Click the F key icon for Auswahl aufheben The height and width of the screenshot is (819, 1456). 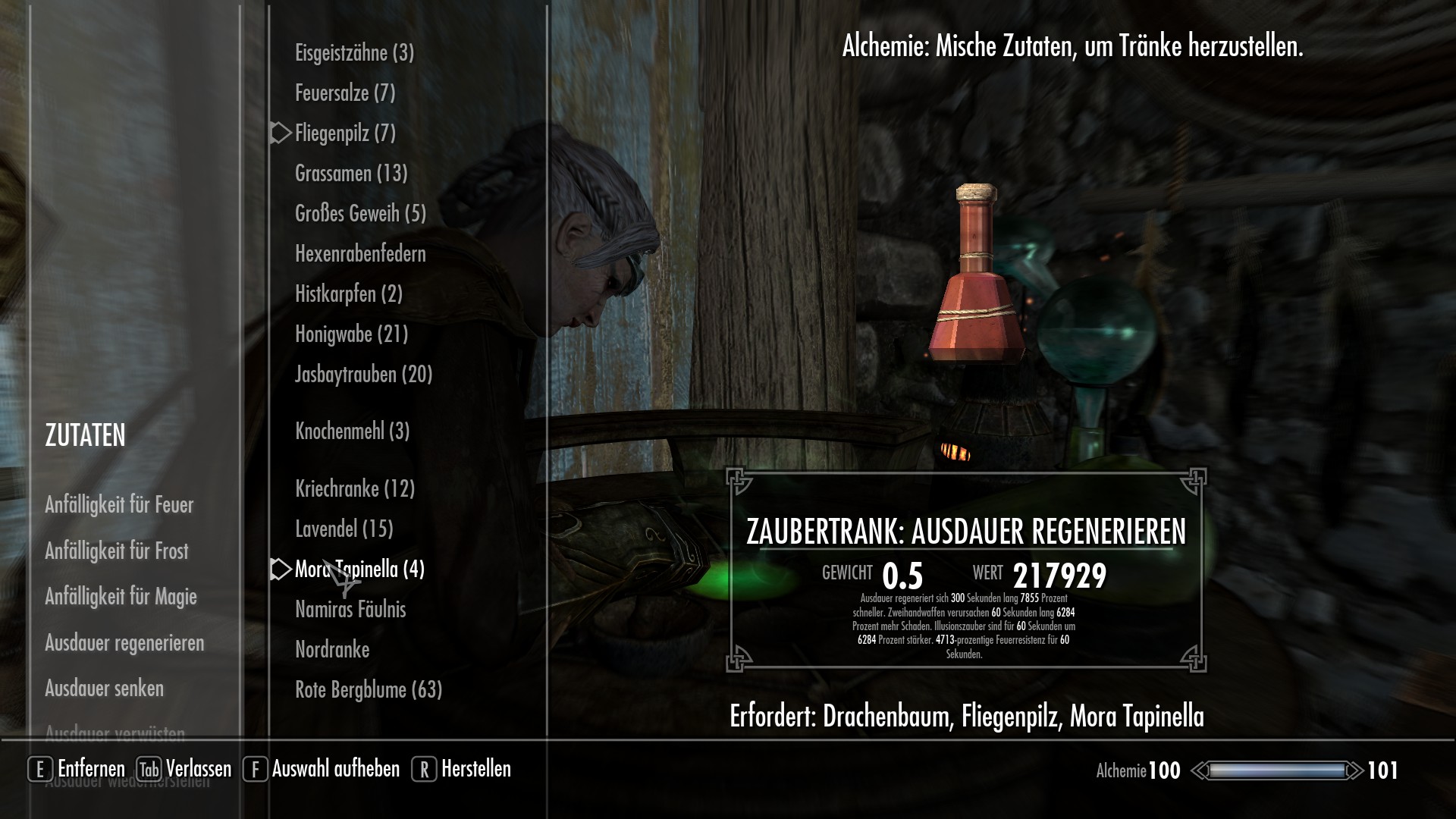coord(255,769)
